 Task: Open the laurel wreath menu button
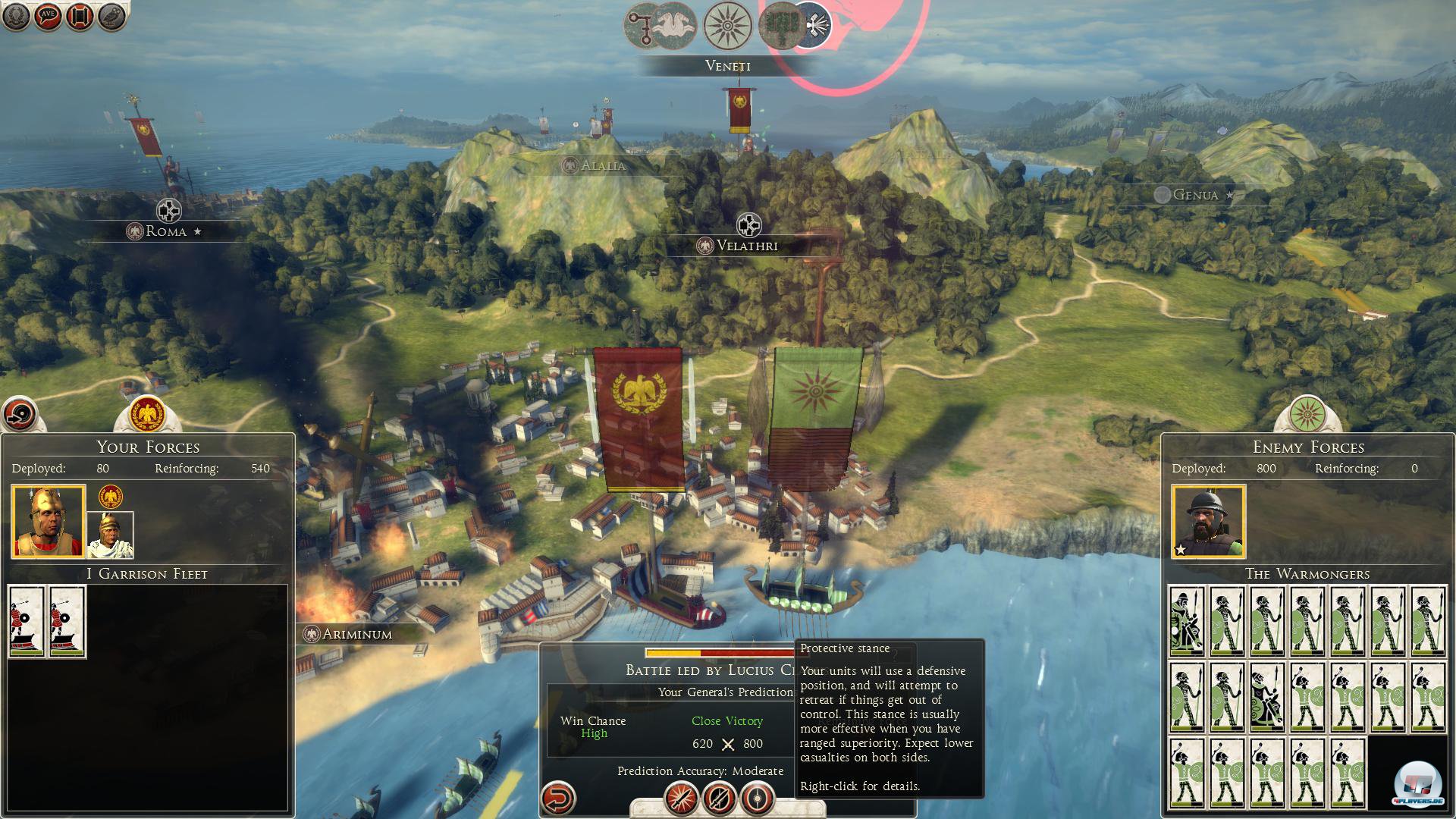[x=16, y=16]
